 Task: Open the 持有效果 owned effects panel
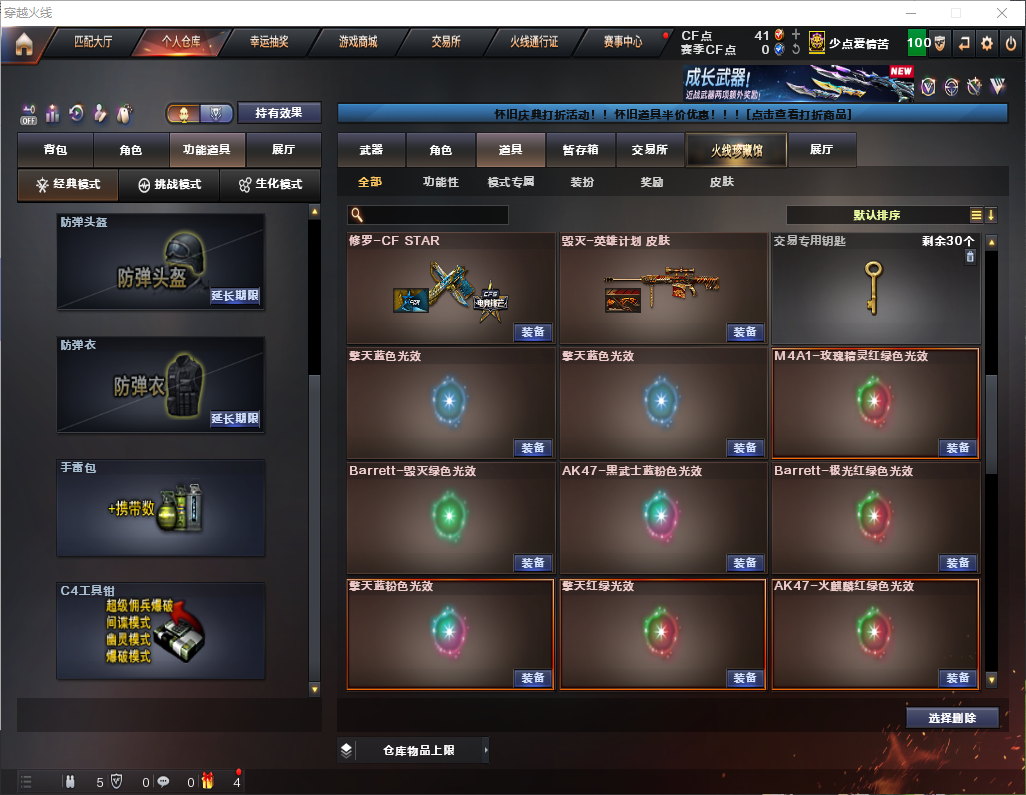pyautogui.click(x=279, y=113)
